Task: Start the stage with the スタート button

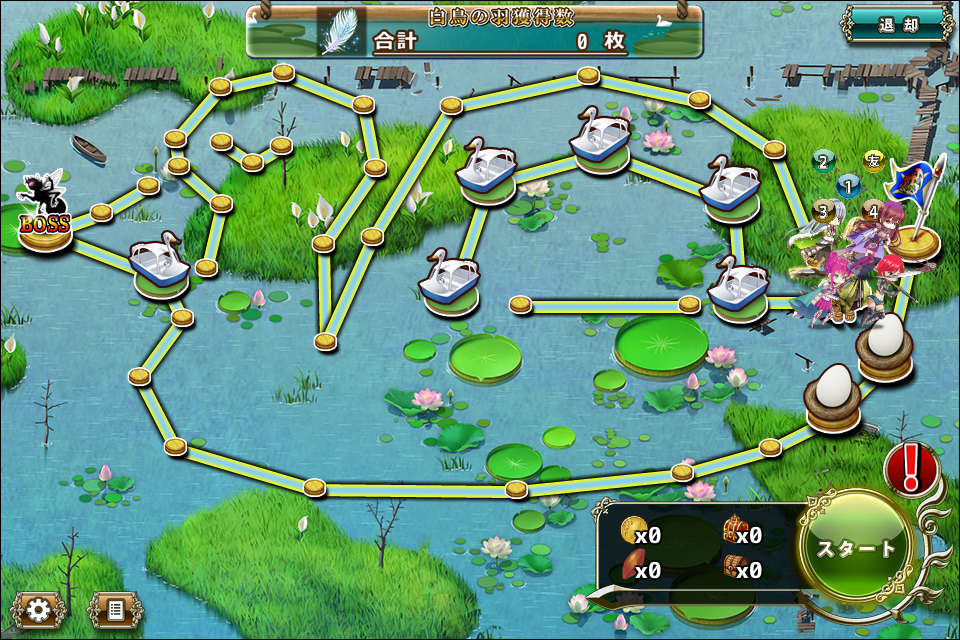Action: (x=857, y=549)
